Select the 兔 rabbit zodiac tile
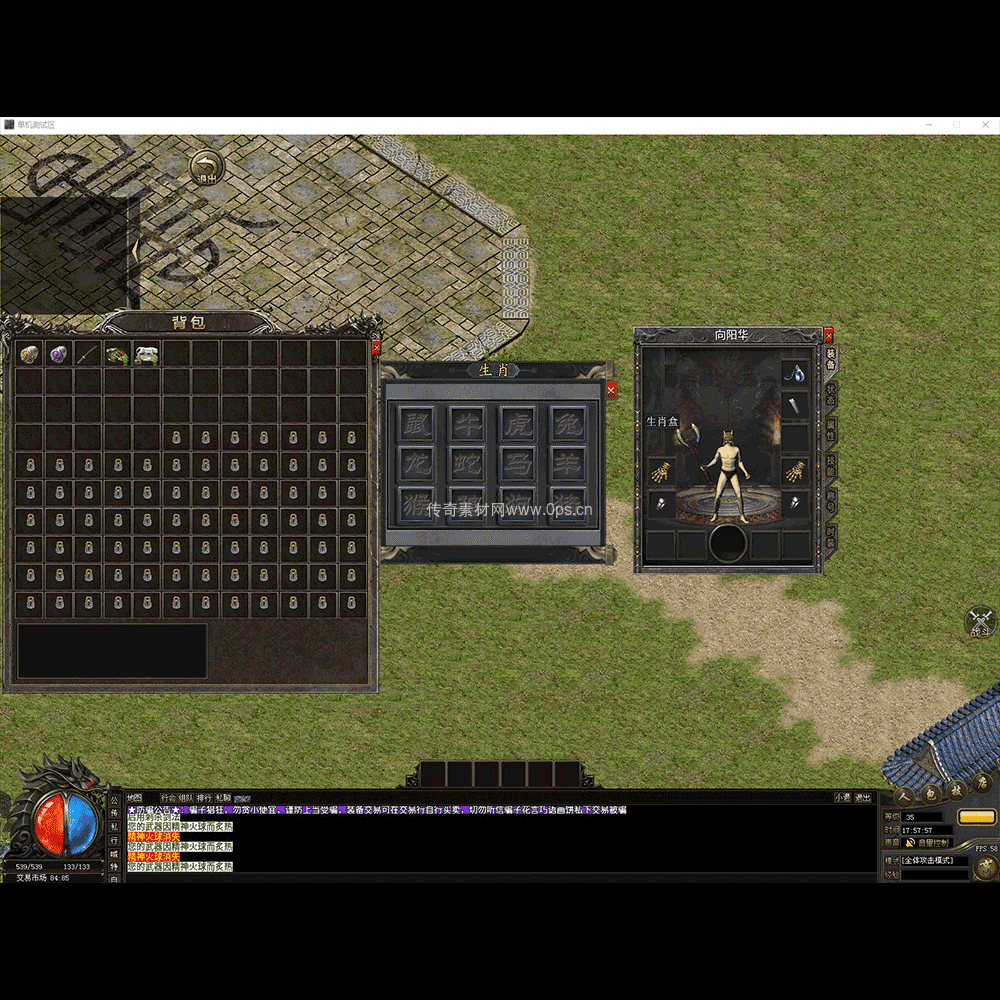 point(567,422)
